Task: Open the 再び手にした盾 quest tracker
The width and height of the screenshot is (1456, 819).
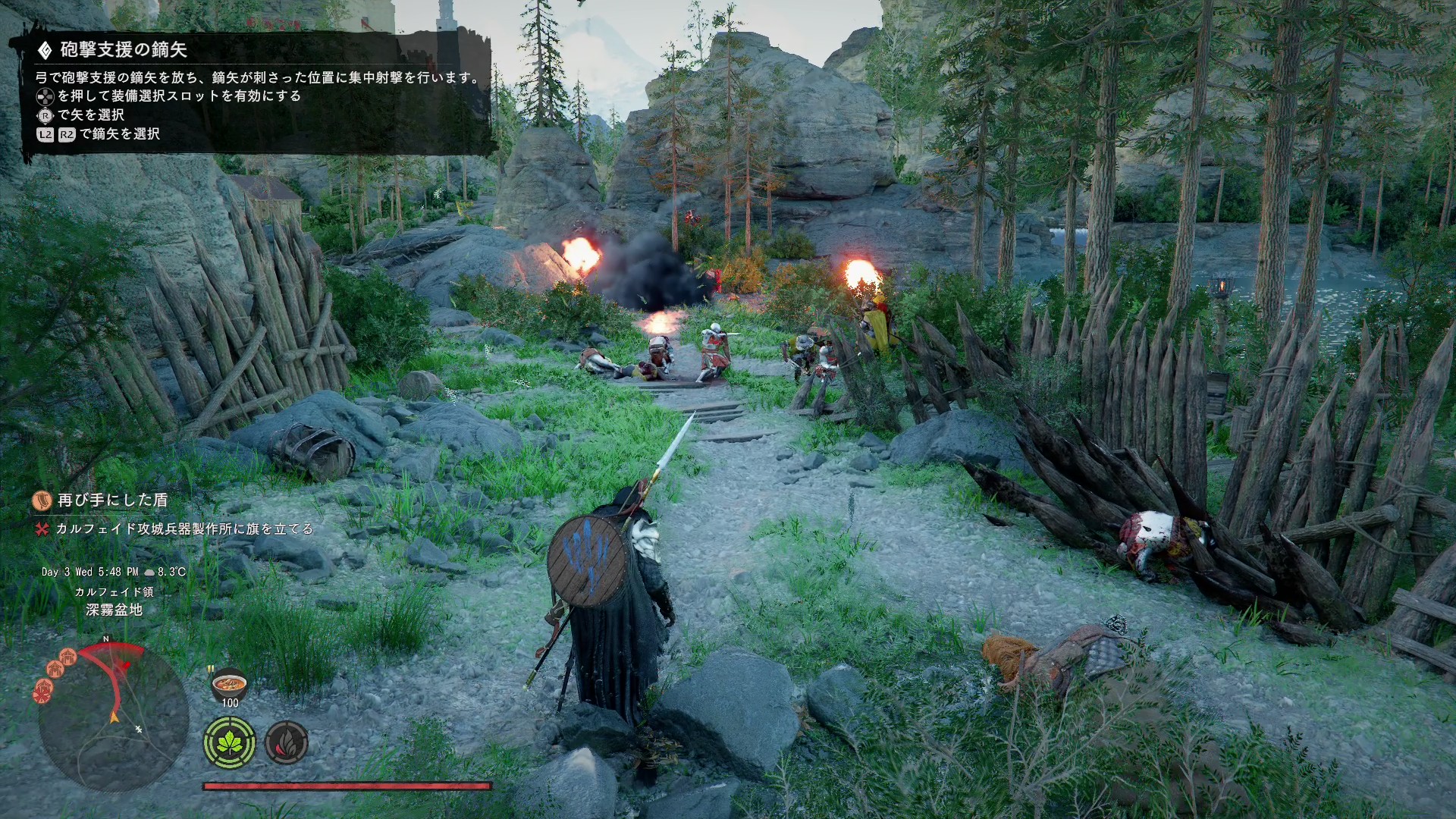Action: [112, 500]
